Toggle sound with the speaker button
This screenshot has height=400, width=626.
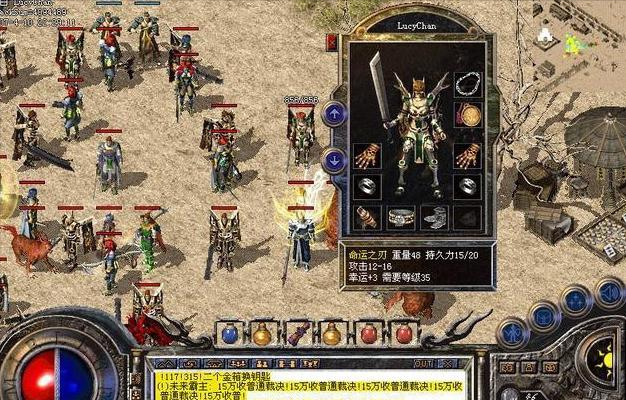coord(609,292)
